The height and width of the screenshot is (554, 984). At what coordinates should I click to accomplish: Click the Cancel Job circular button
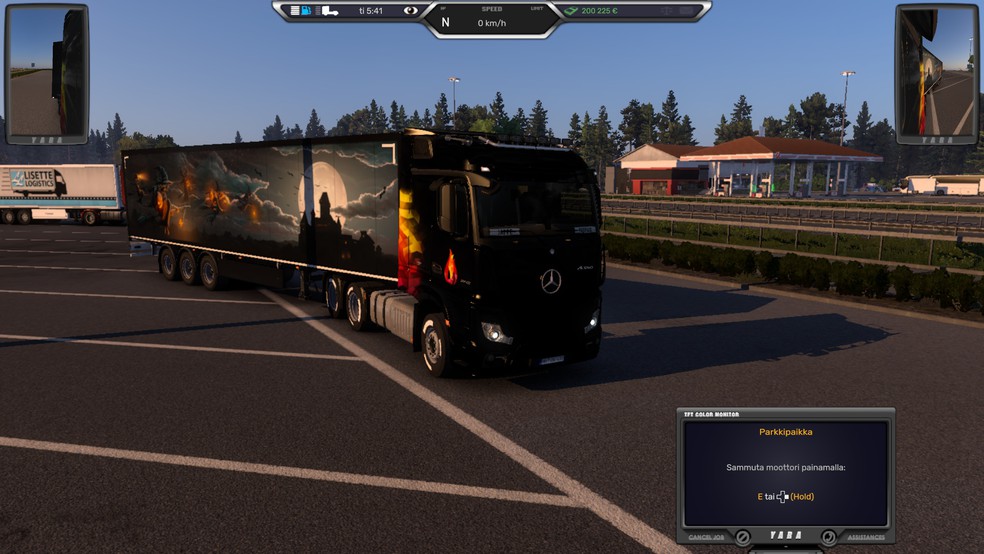coord(743,537)
